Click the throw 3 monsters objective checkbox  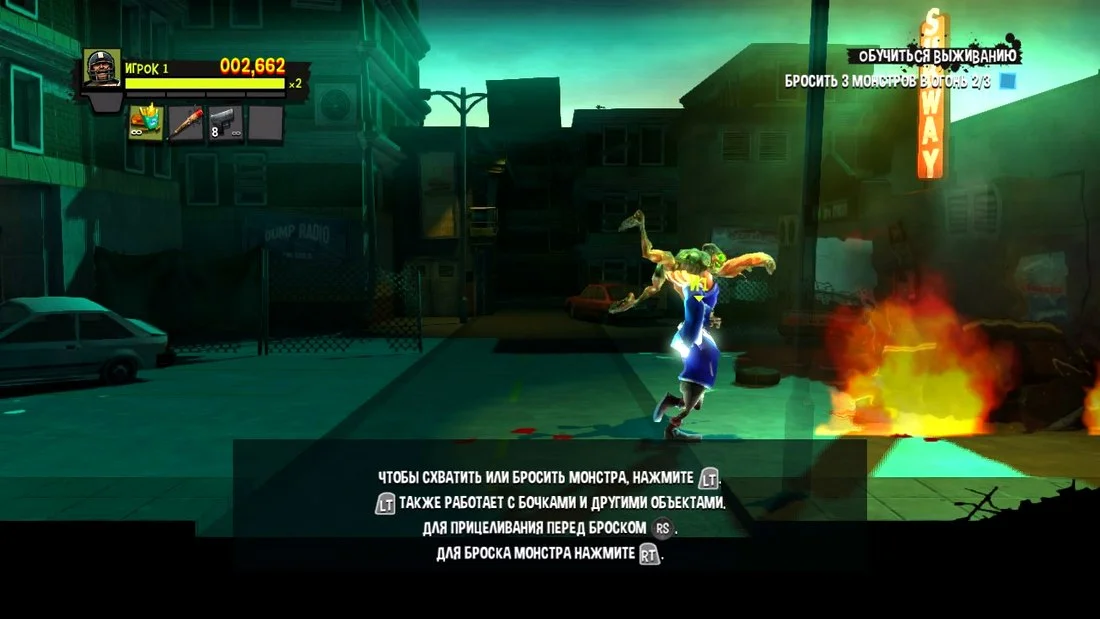[1008, 80]
